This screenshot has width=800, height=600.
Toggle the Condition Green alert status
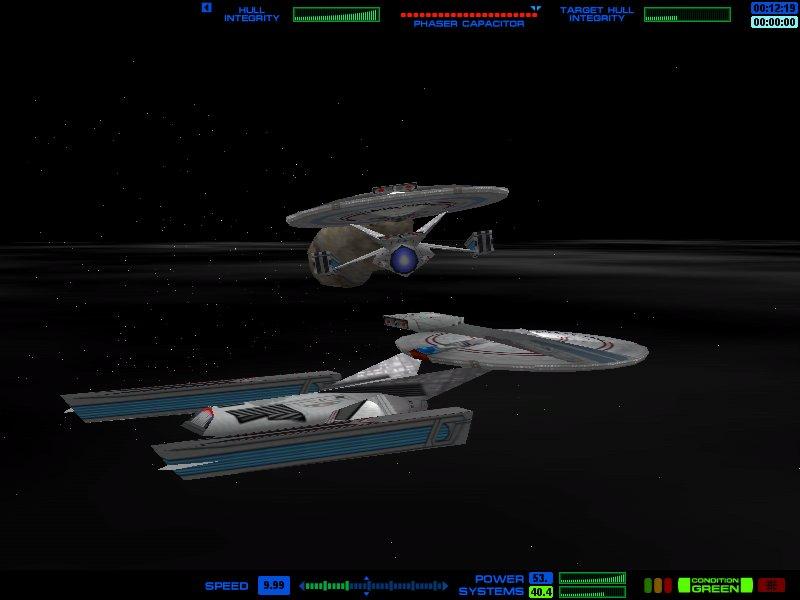tap(714, 585)
